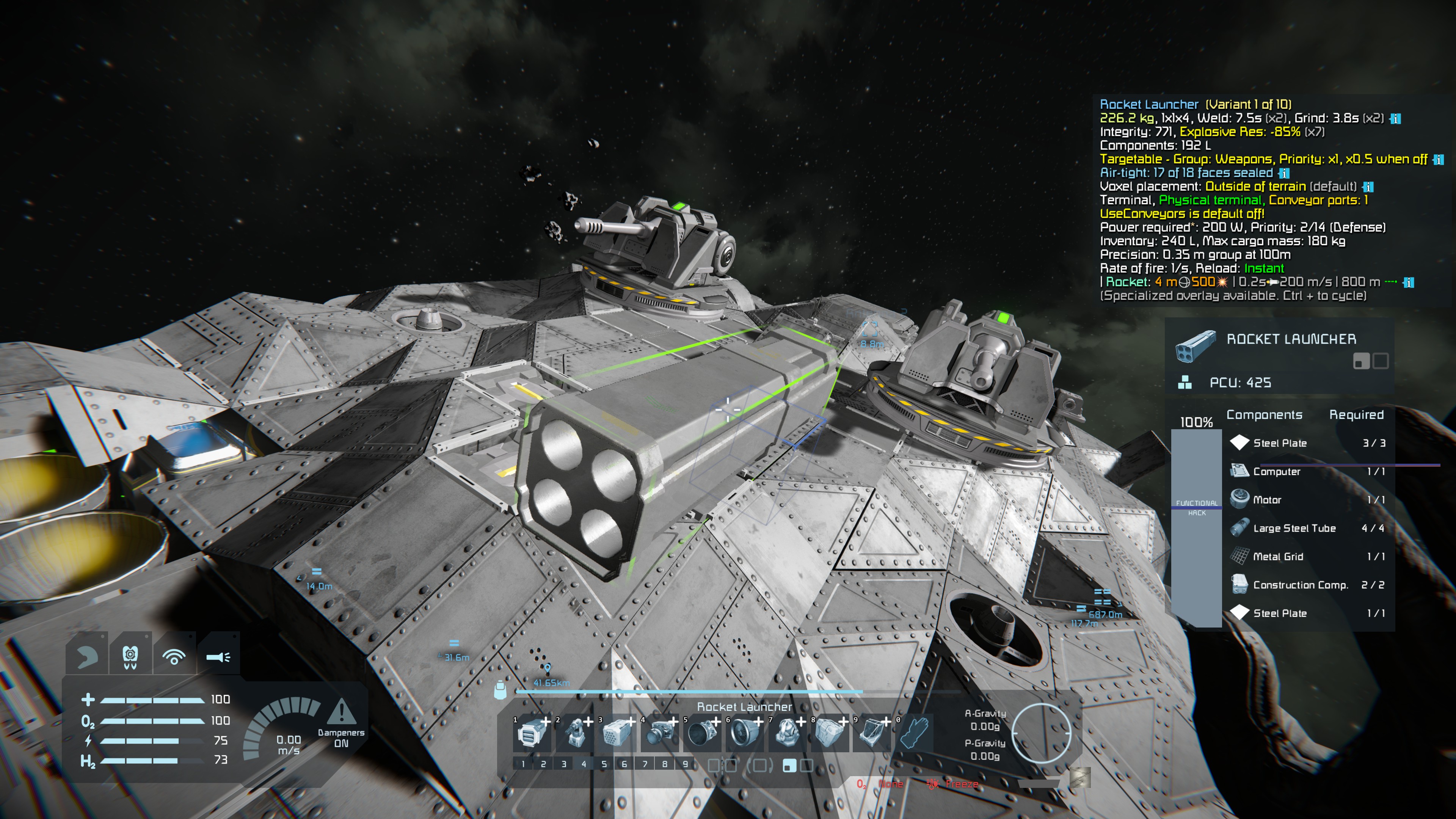Select the cone thruster in slot 5
Image resolution: width=1456 pixels, height=819 pixels.
pos(702,734)
